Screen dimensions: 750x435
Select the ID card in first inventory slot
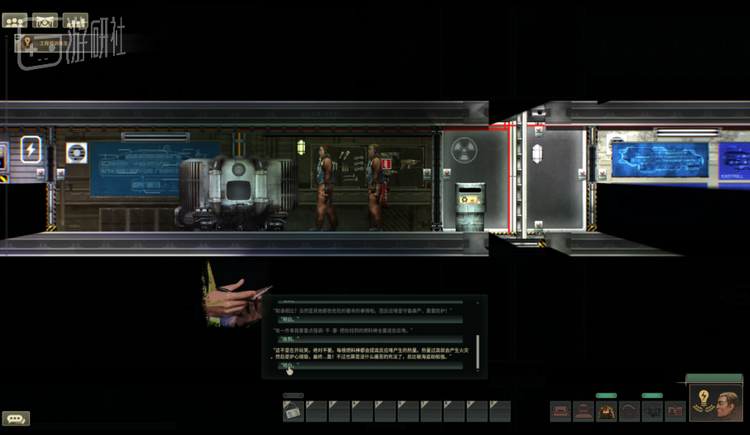(x=293, y=411)
